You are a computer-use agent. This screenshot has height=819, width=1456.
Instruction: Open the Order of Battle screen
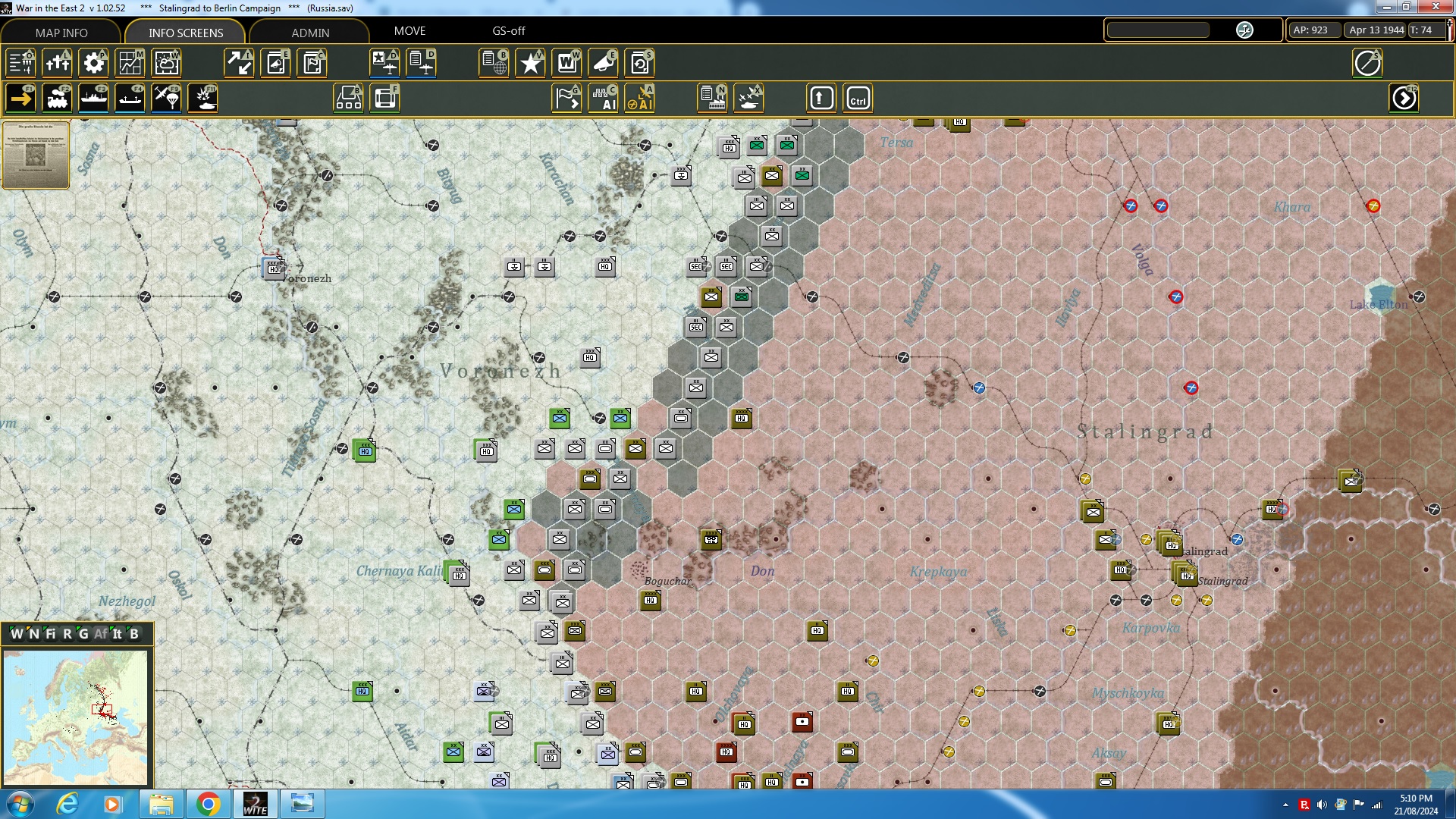pyautogui.click(x=20, y=63)
